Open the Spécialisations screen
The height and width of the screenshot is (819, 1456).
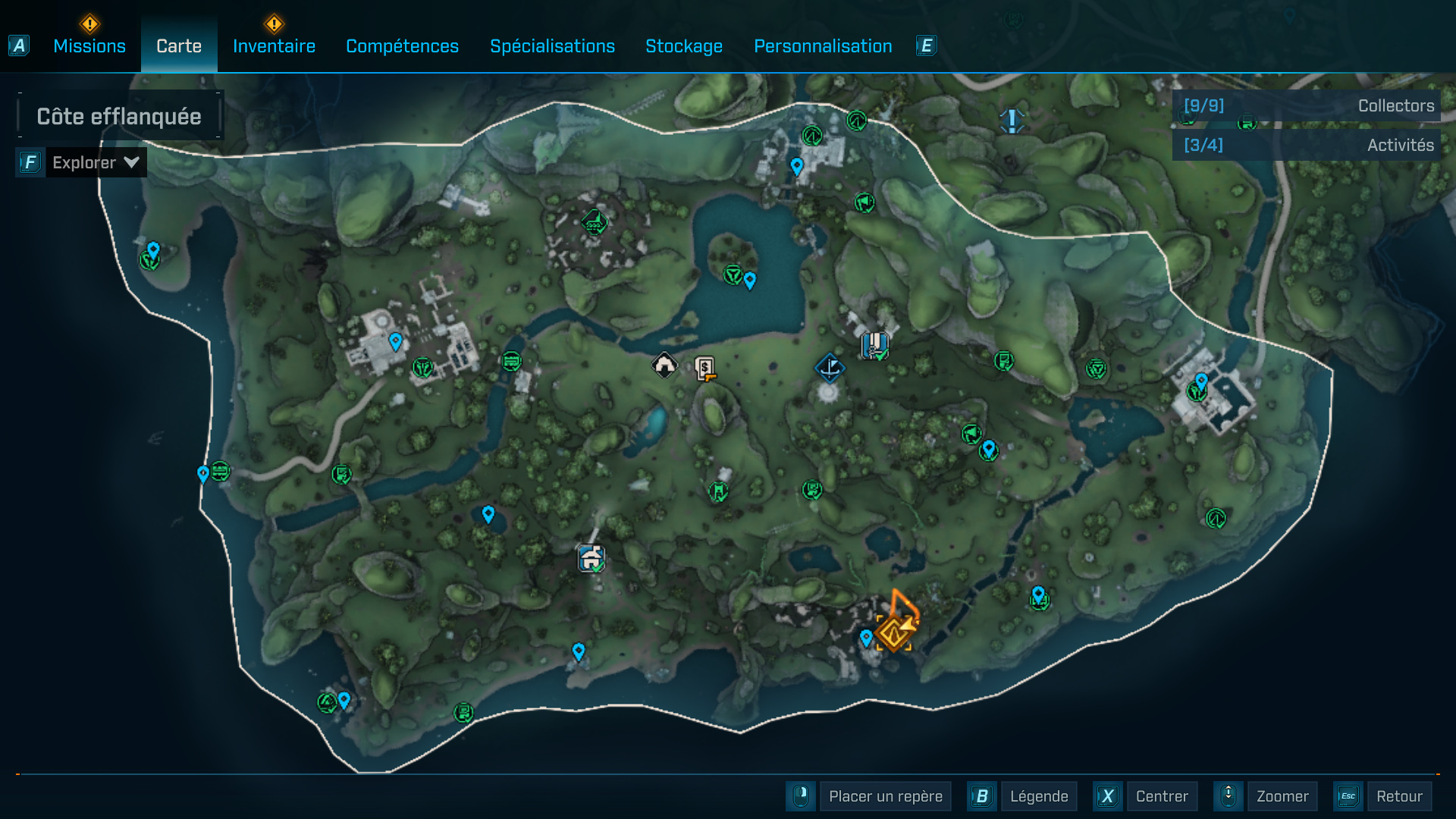[x=552, y=46]
